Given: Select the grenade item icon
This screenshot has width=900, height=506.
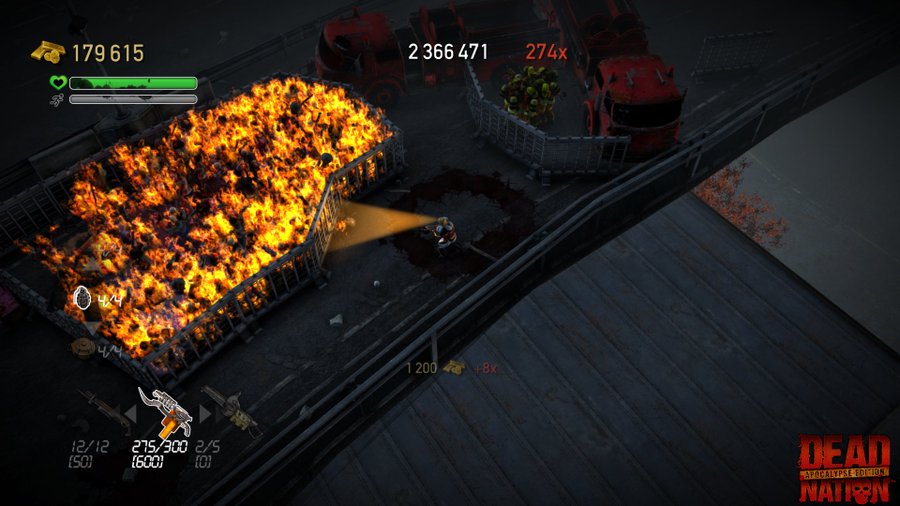Looking at the screenshot, I should 83,298.
